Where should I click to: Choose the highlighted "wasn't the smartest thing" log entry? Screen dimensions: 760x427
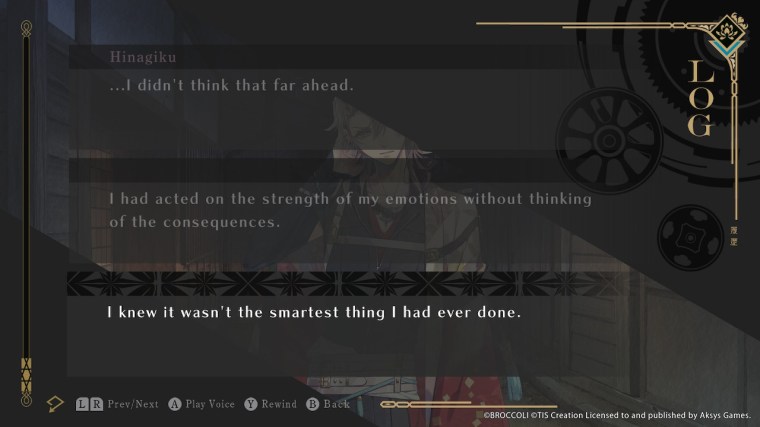click(x=315, y=312)
